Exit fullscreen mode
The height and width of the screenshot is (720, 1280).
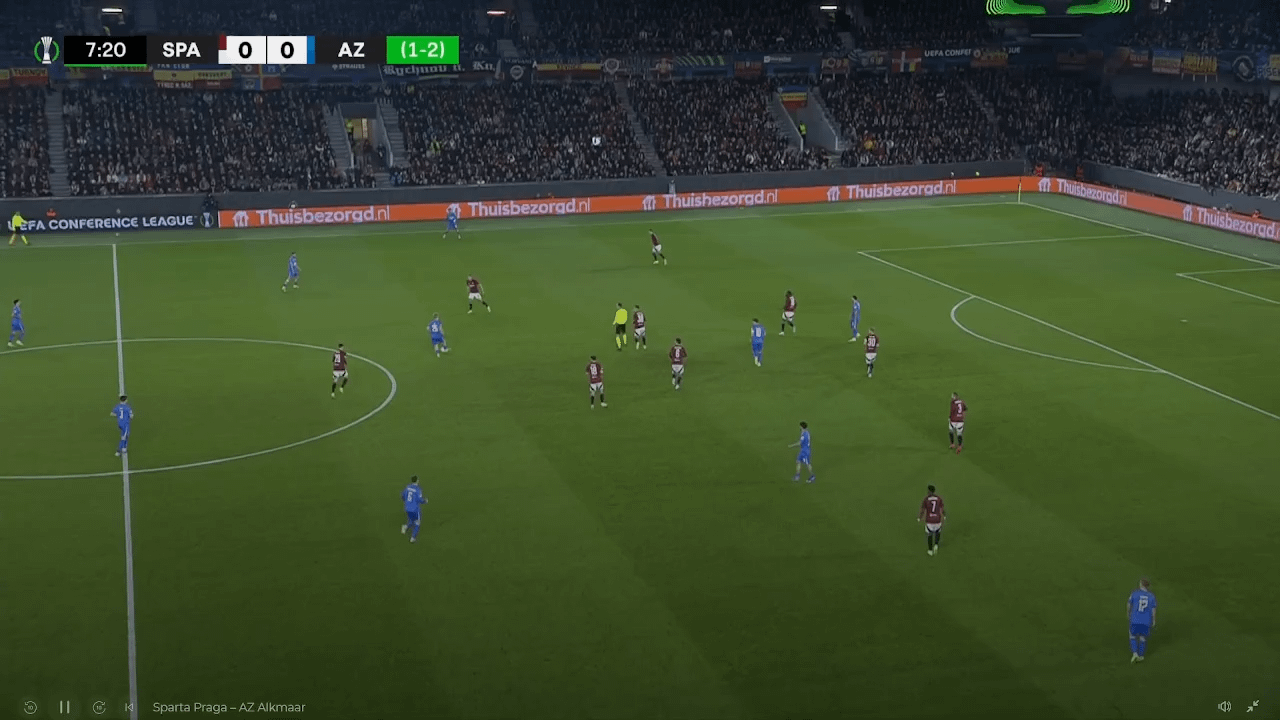[x=1253, y=707]
